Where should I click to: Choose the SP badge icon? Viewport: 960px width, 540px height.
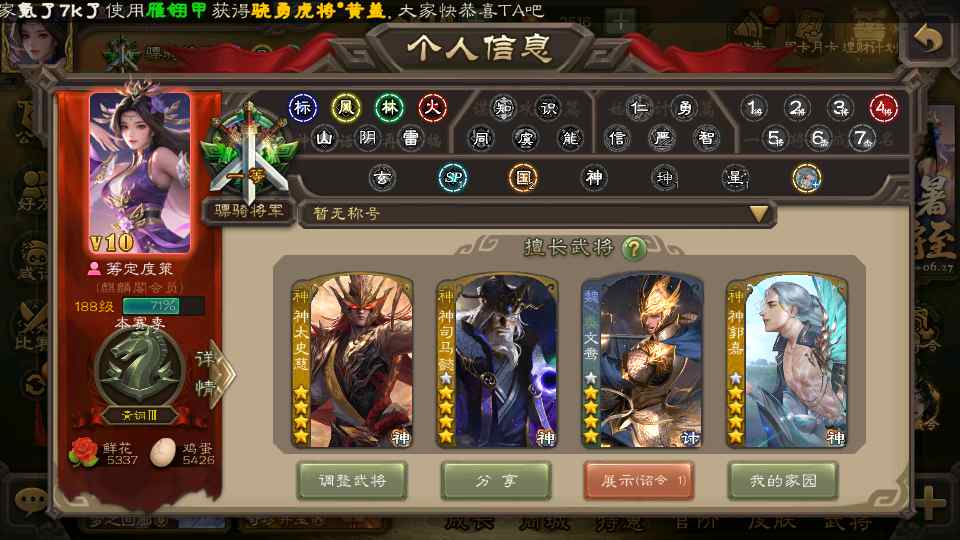[x=452, y=178]
